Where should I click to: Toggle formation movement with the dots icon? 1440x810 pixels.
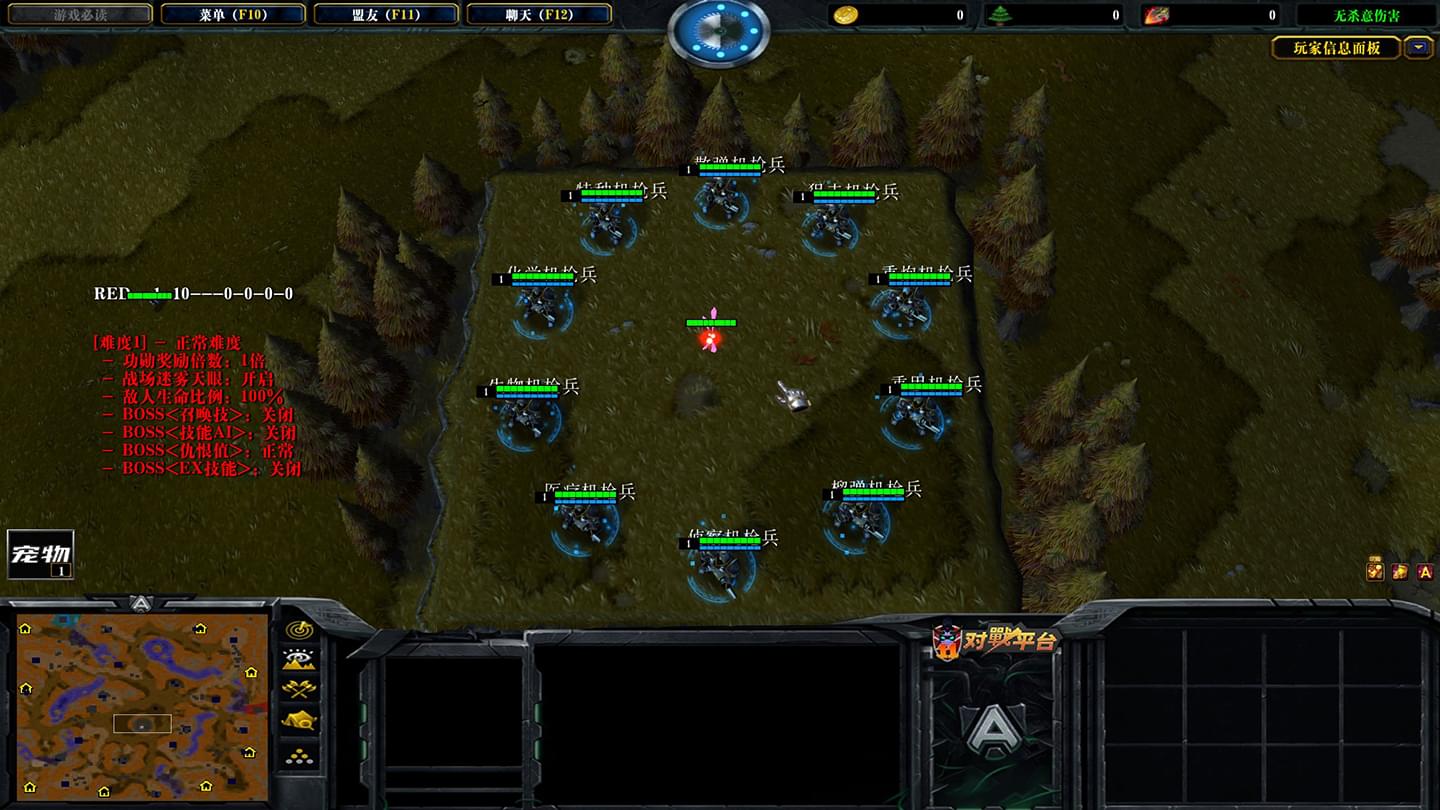pyautogui.click(x=299, y=755)
